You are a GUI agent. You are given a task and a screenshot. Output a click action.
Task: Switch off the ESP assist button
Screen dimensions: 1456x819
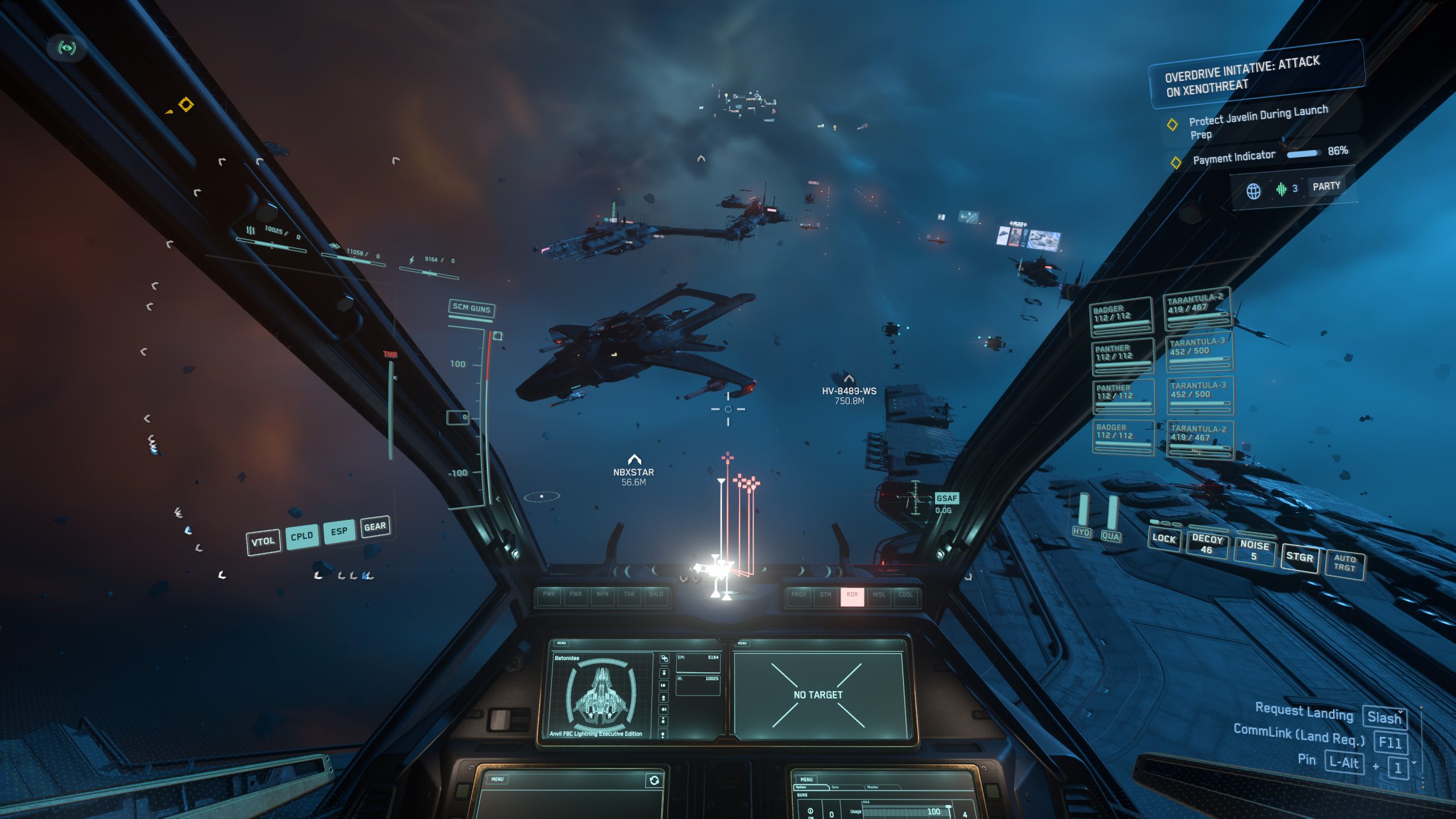coord(339,531)
